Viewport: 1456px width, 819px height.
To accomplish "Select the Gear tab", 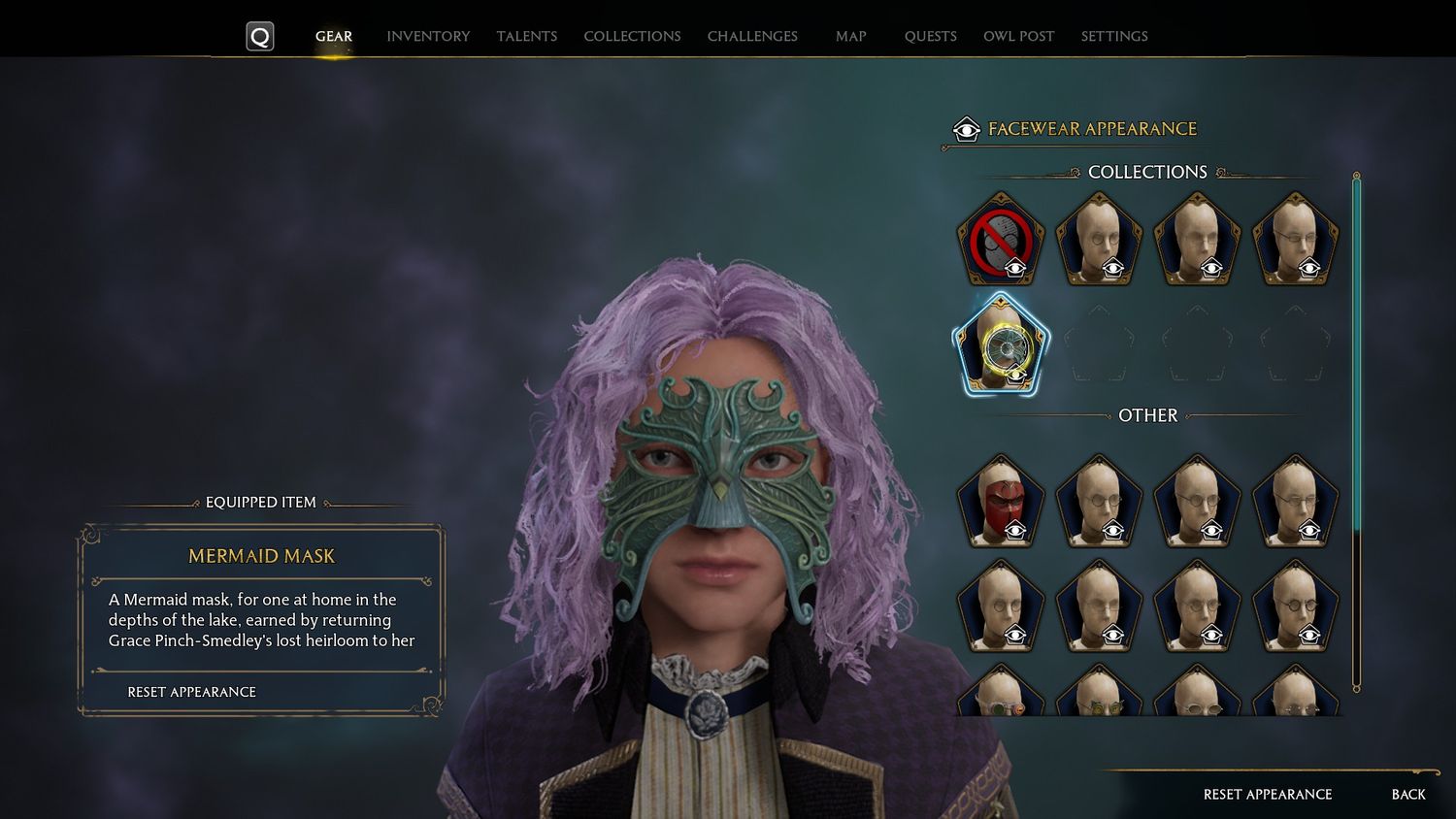I will pyautogui.click(x=334, y=36).
